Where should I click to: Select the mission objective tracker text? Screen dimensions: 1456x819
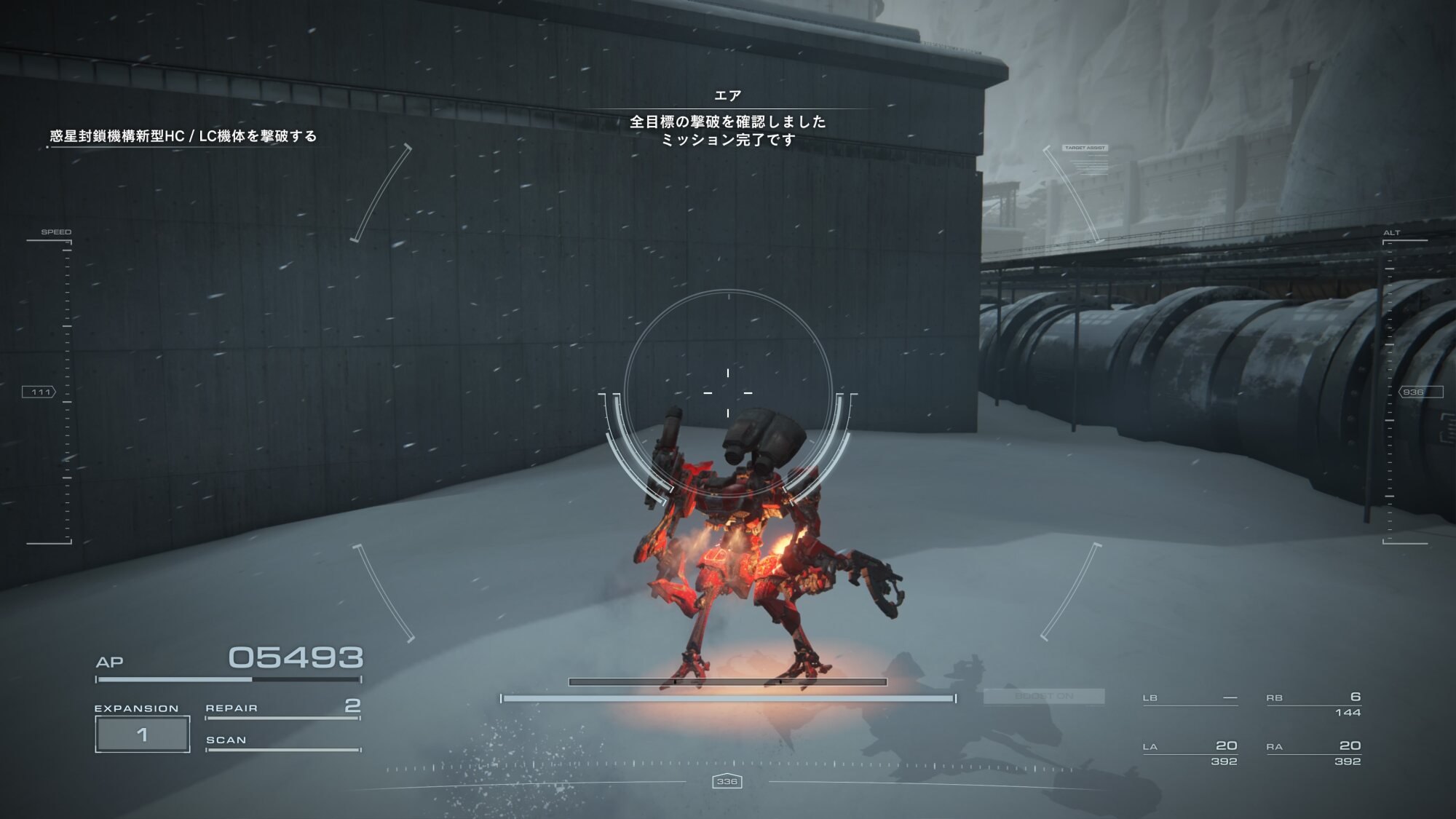[x=183, y=136]
